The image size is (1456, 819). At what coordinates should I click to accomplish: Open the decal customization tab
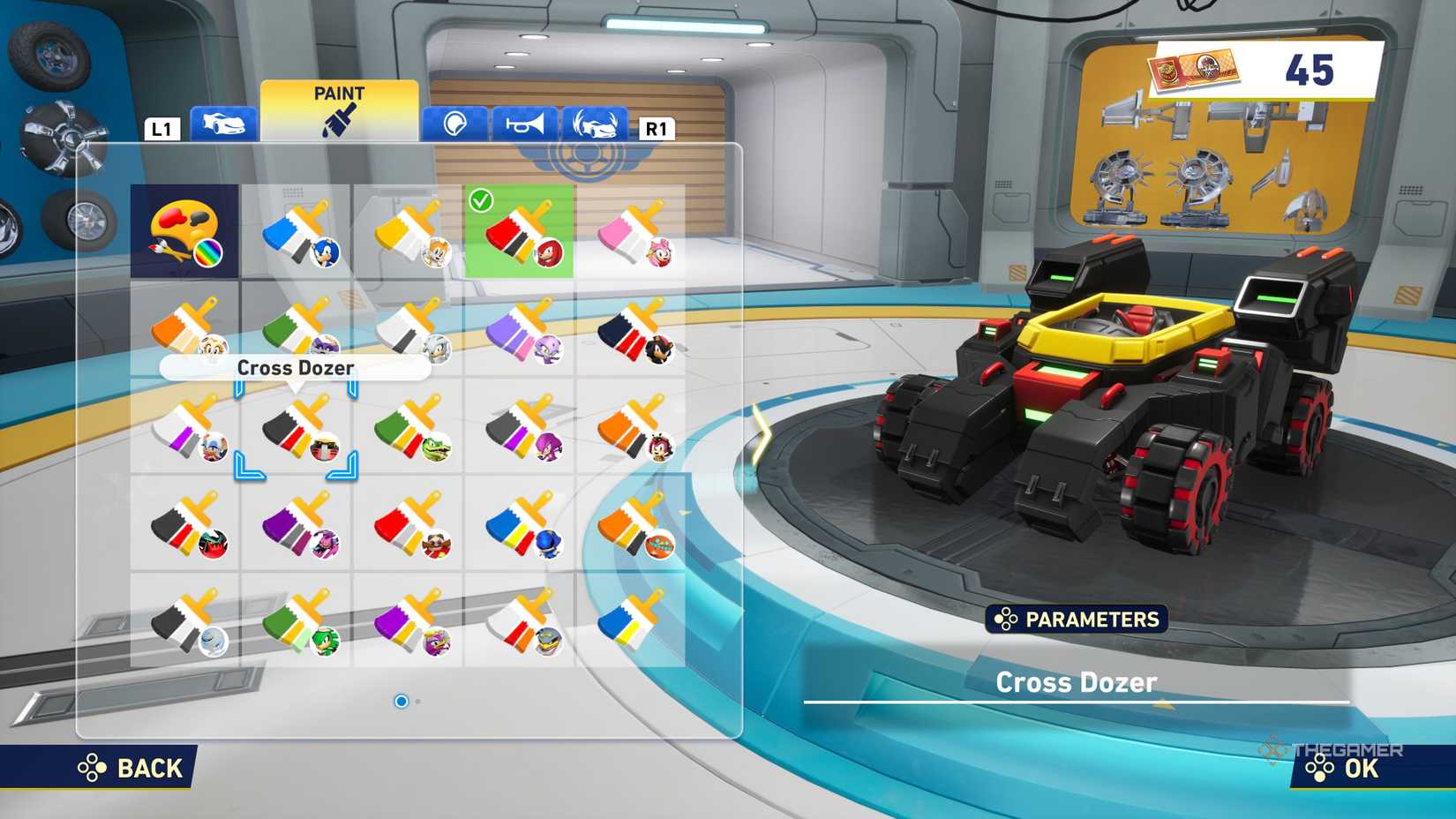pyautogui.click(x=454, y=124)
